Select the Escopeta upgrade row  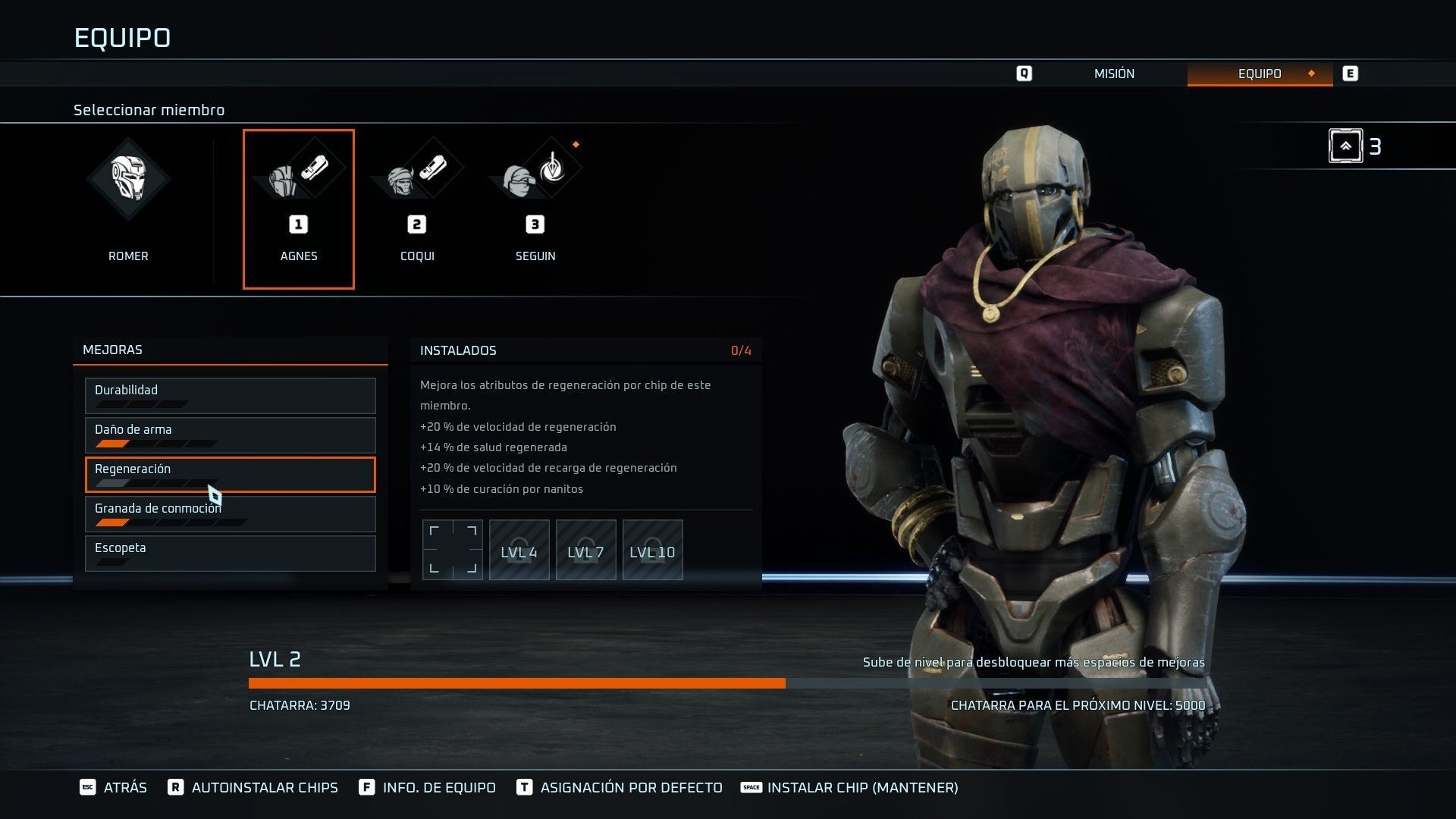(230, 553)
